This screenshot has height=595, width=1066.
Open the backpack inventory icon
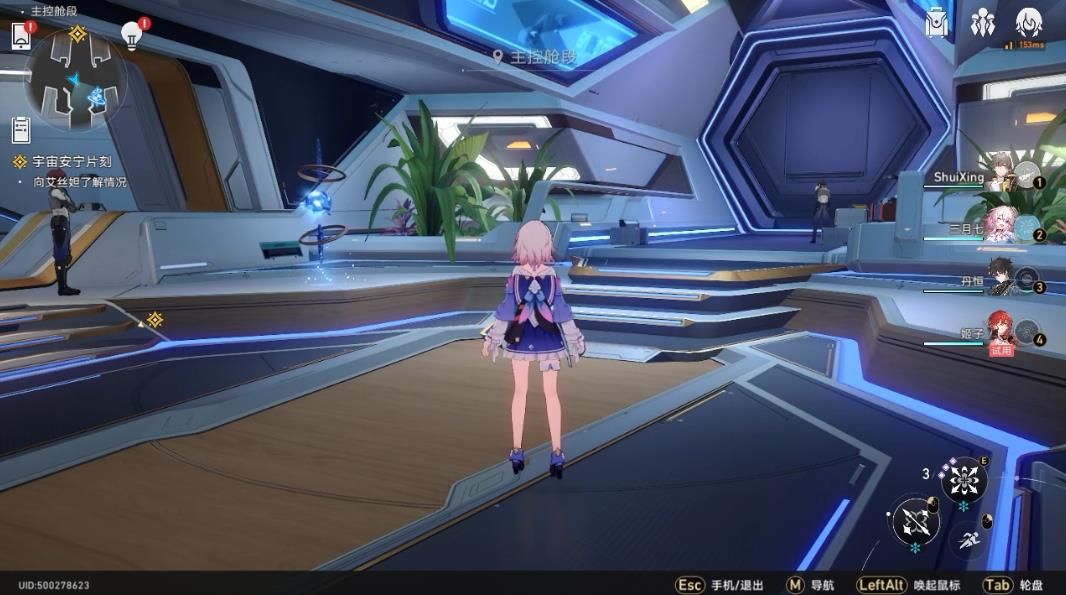(x=937, y=22)
